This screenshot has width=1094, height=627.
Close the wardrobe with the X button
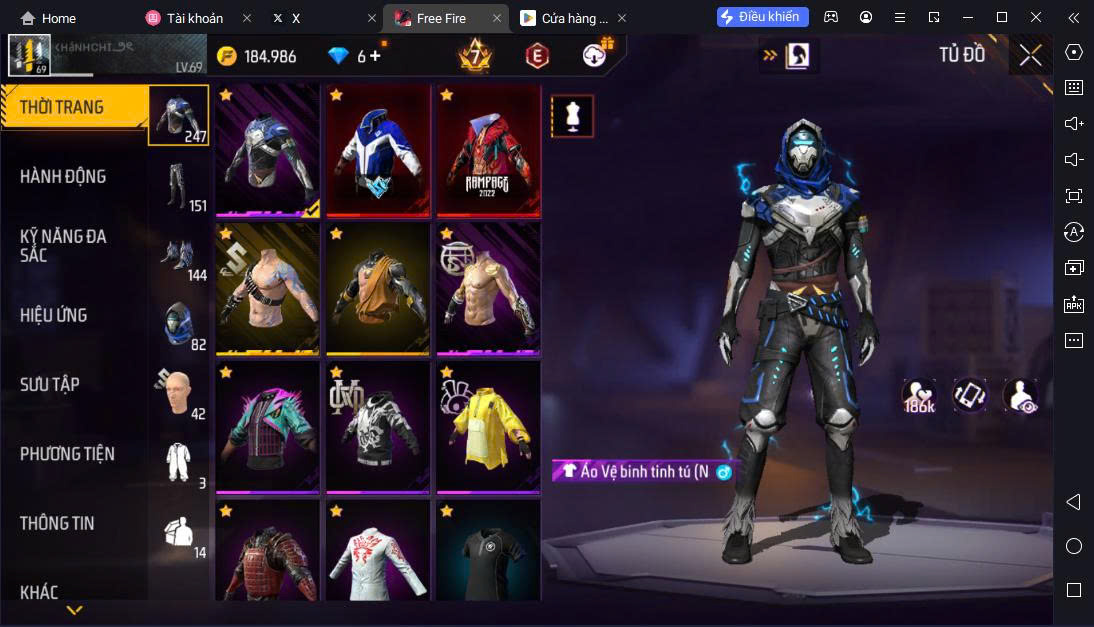(1030, 55)
